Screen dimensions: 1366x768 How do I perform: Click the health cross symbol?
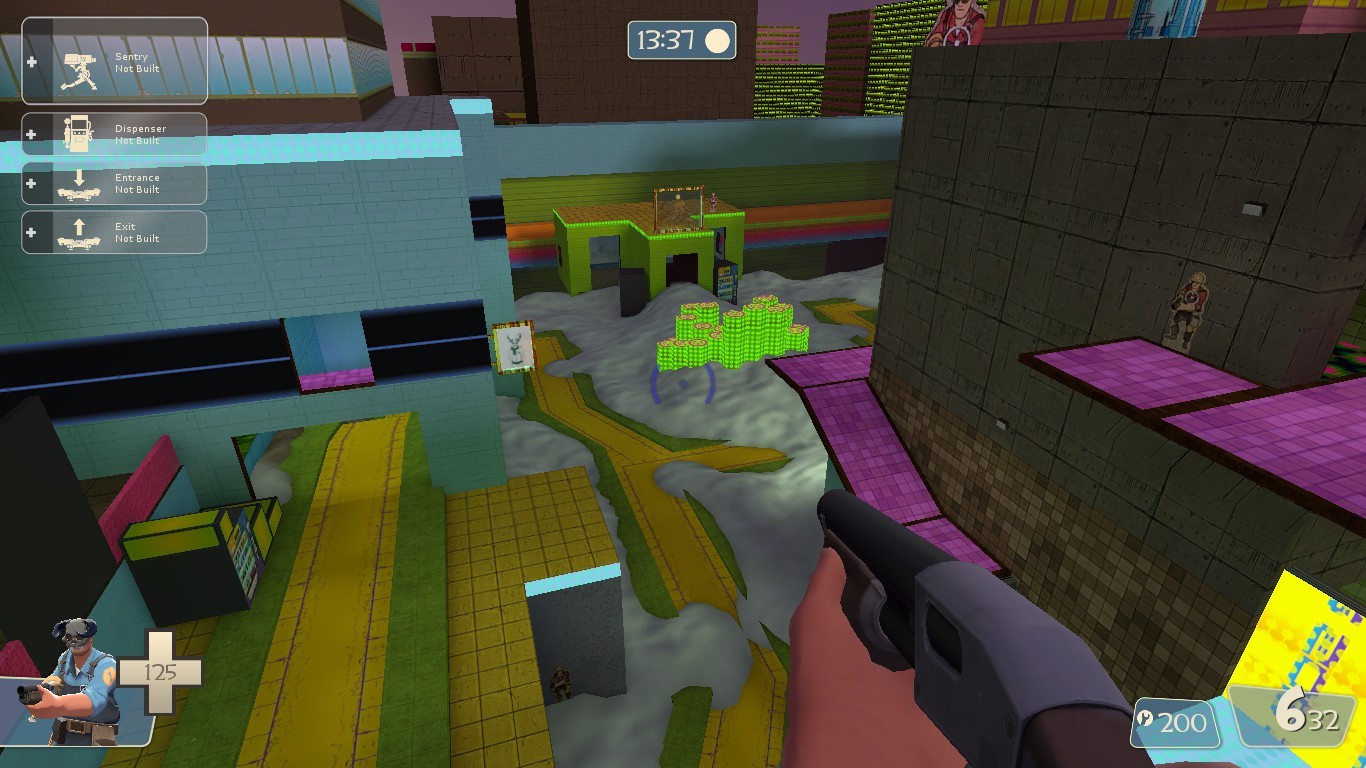pos(163,672)
